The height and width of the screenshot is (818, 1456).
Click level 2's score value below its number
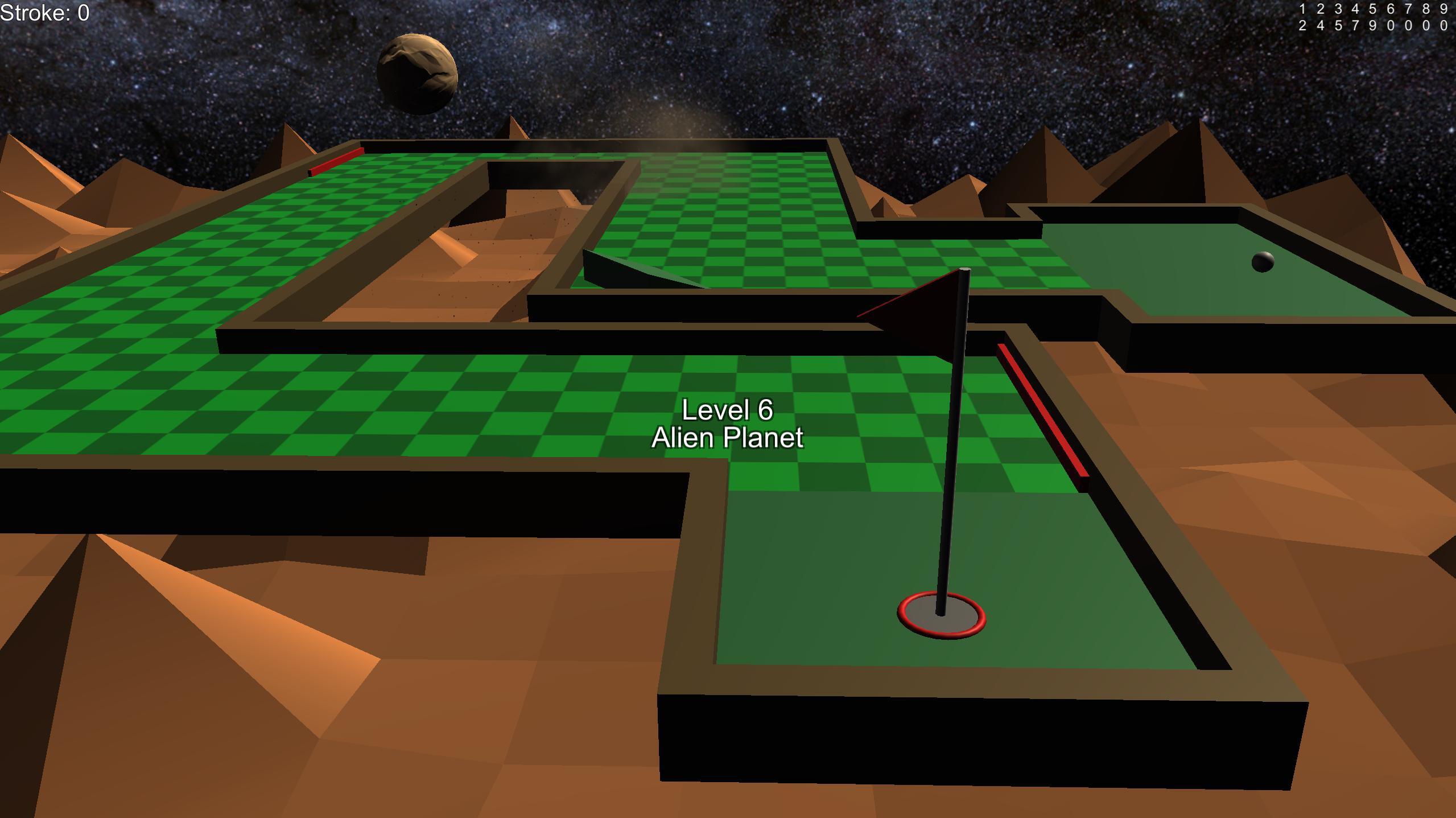click(1321, 26)
